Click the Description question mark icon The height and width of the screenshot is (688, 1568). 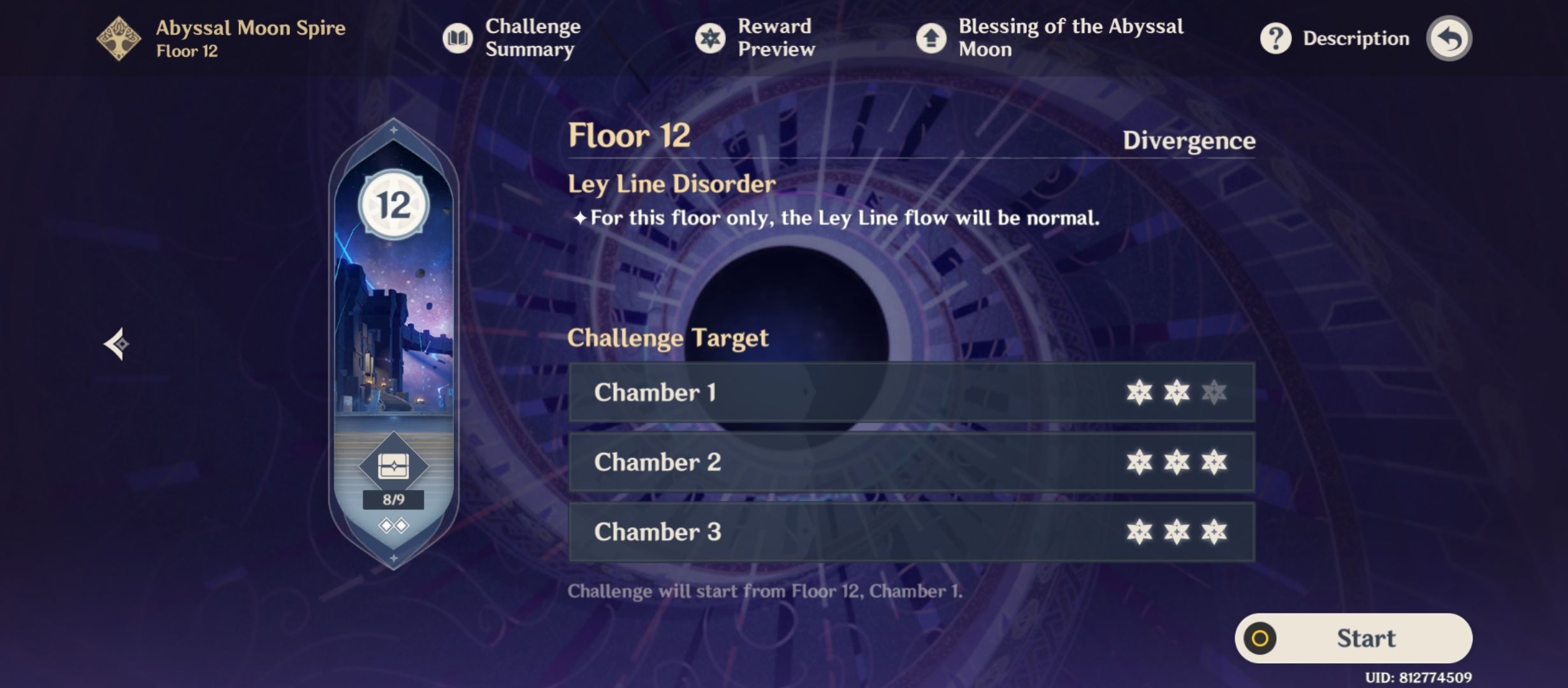coord(1275,38)
